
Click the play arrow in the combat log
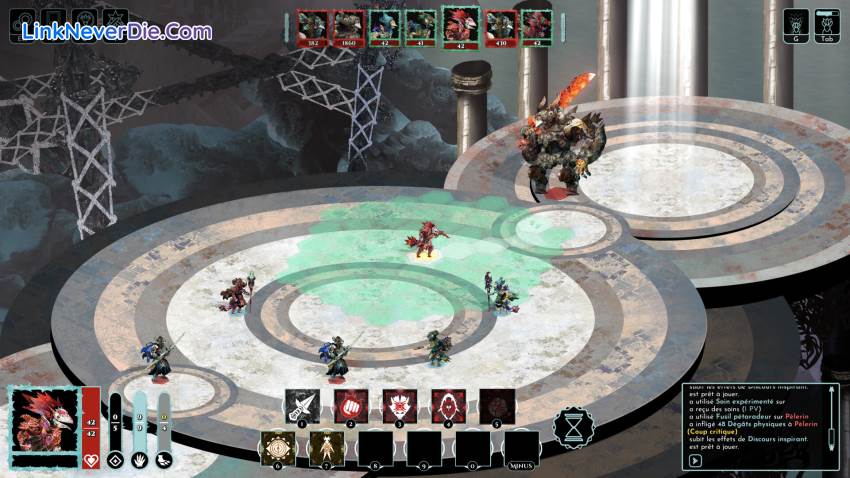click(695, 461)
